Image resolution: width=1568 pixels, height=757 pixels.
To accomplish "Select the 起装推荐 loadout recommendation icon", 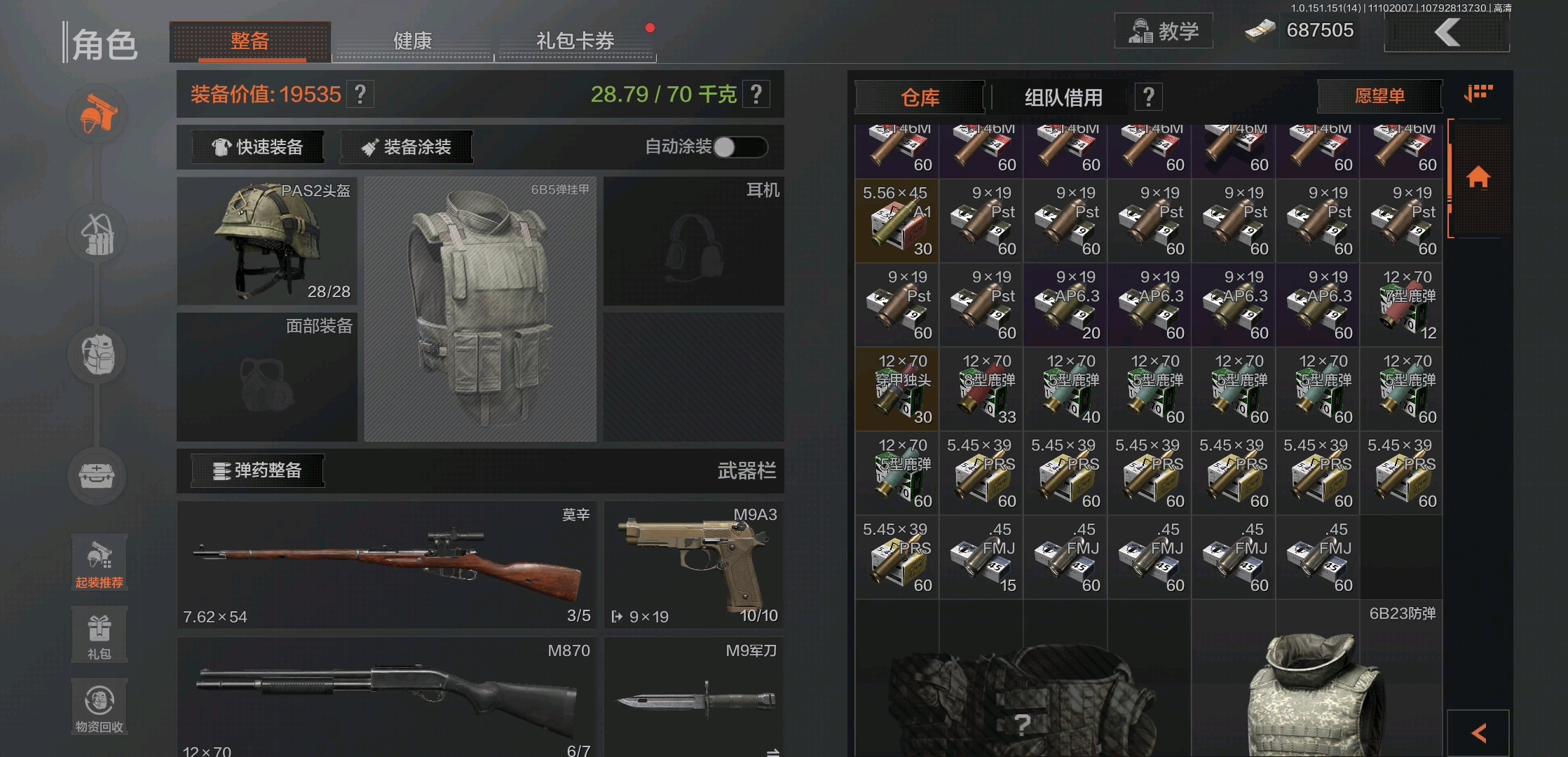I will pos(99,561).
